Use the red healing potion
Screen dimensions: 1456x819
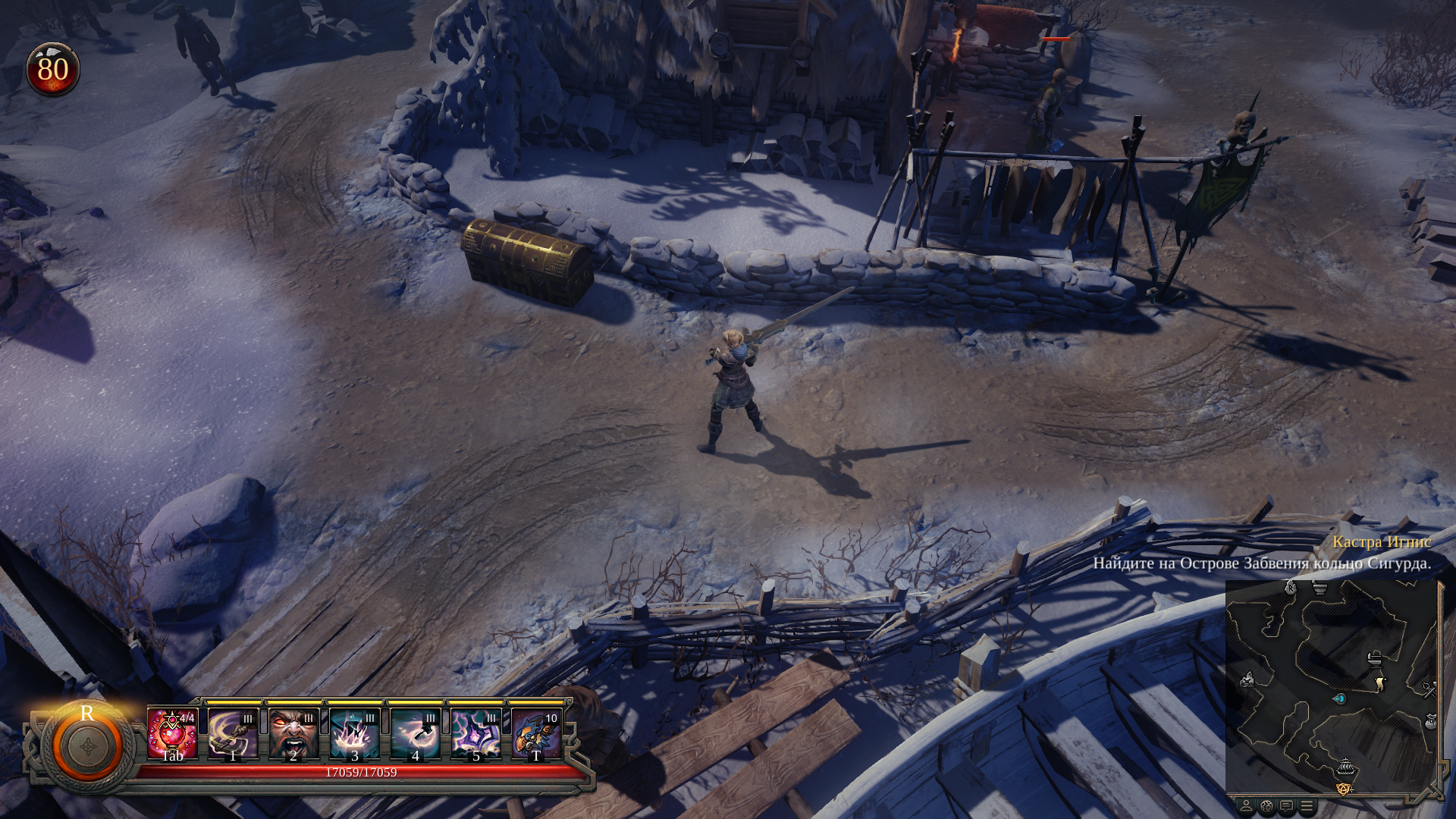172,733
